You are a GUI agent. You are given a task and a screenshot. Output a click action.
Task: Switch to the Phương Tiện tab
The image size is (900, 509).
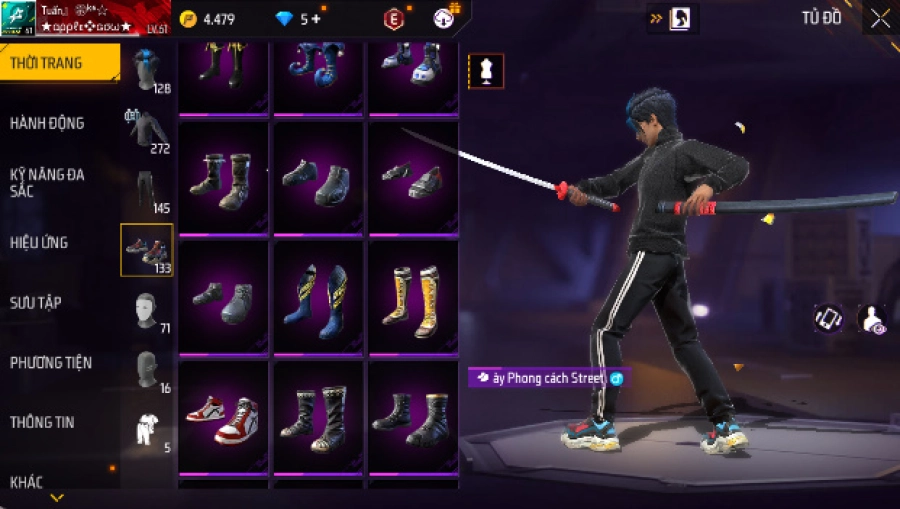(x=48, y=362)
